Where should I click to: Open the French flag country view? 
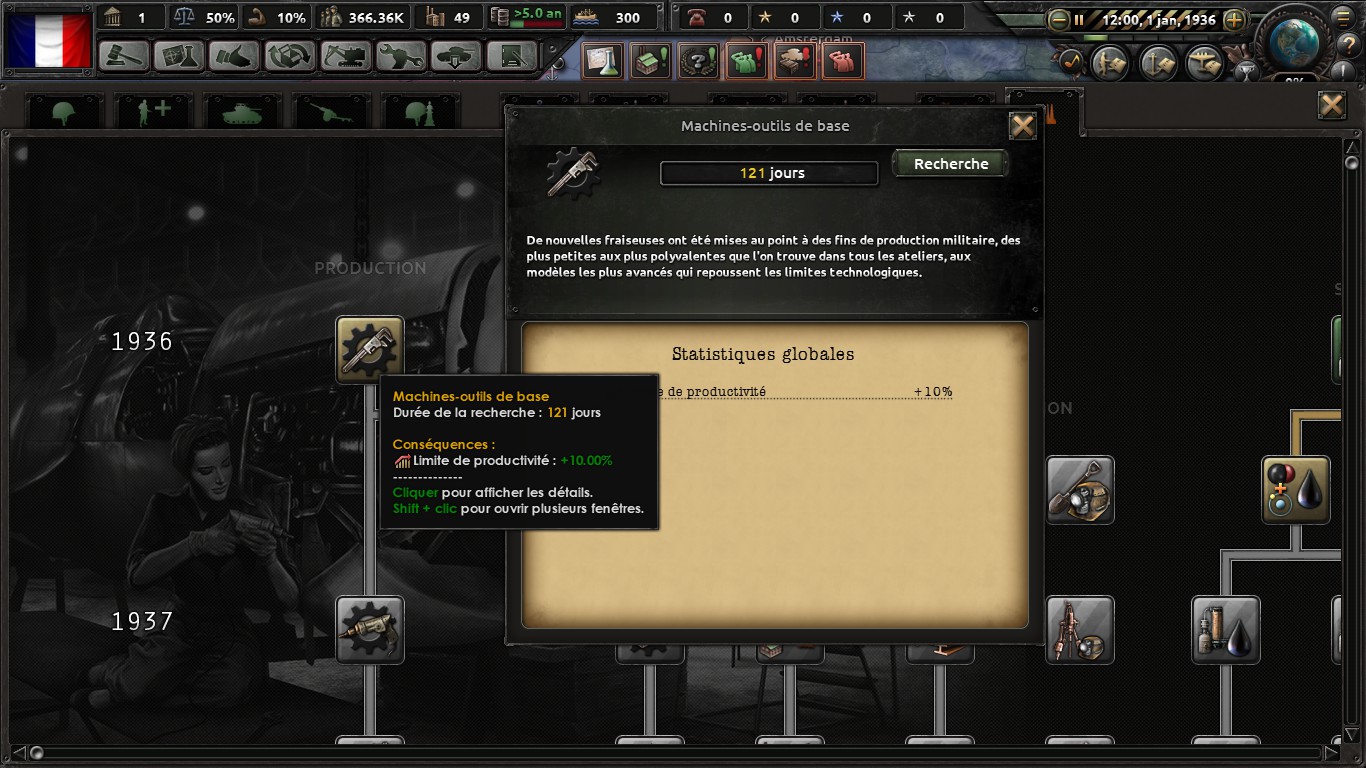pyautogui.click(x=49, y=40)
